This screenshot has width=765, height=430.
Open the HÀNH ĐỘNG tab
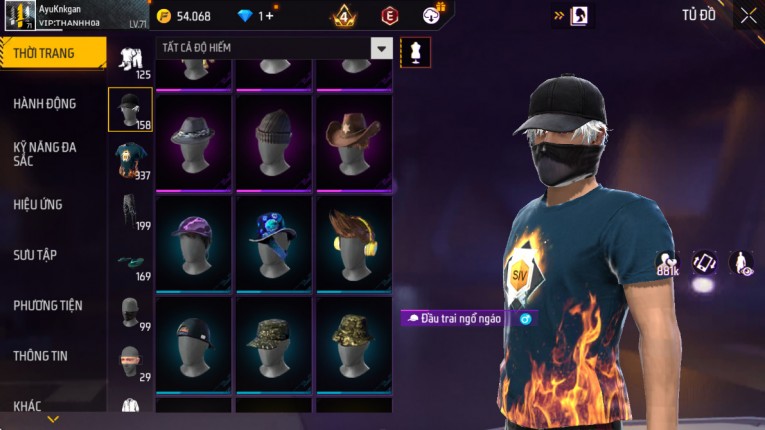point(45,103)
